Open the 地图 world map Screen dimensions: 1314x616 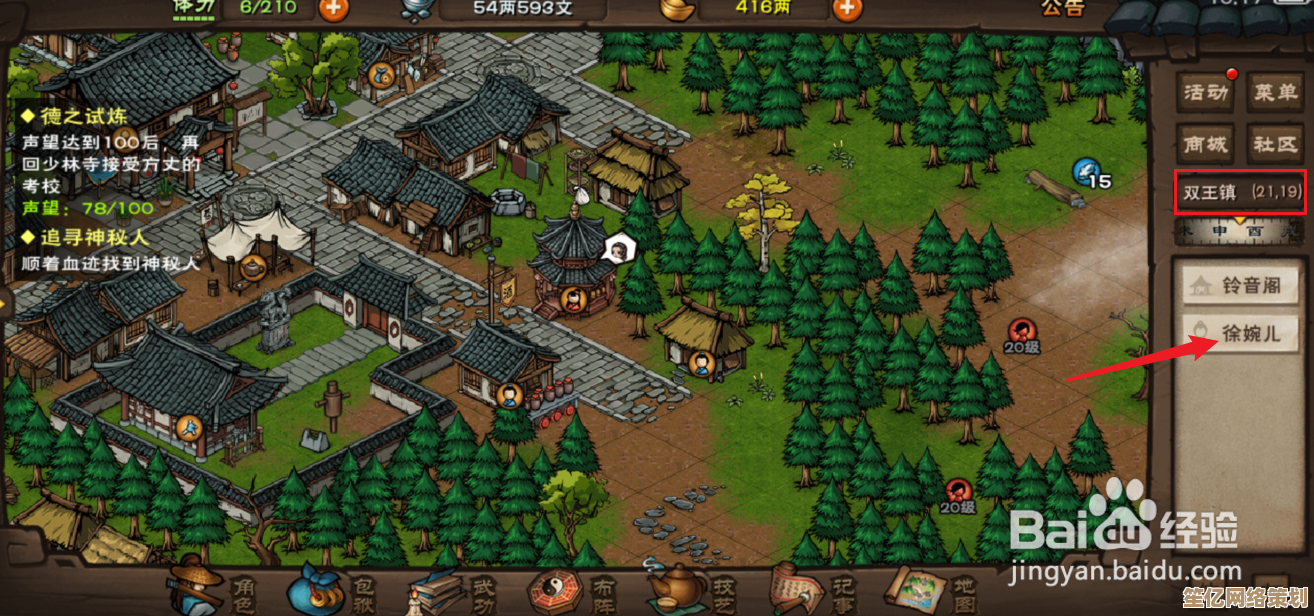coord(928,590)
